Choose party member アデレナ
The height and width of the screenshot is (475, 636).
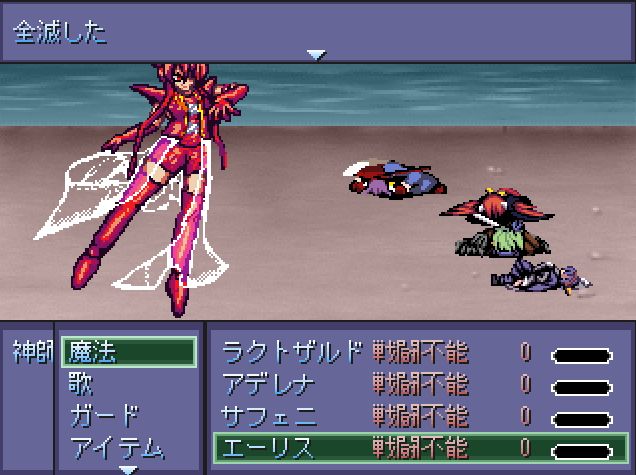coord(268,383)
